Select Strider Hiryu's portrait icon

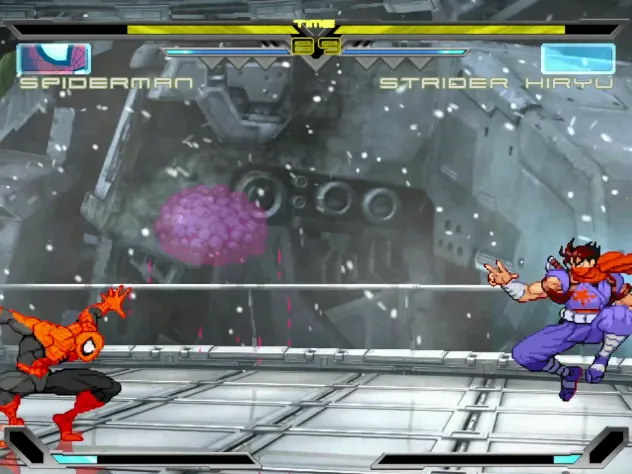578,59
